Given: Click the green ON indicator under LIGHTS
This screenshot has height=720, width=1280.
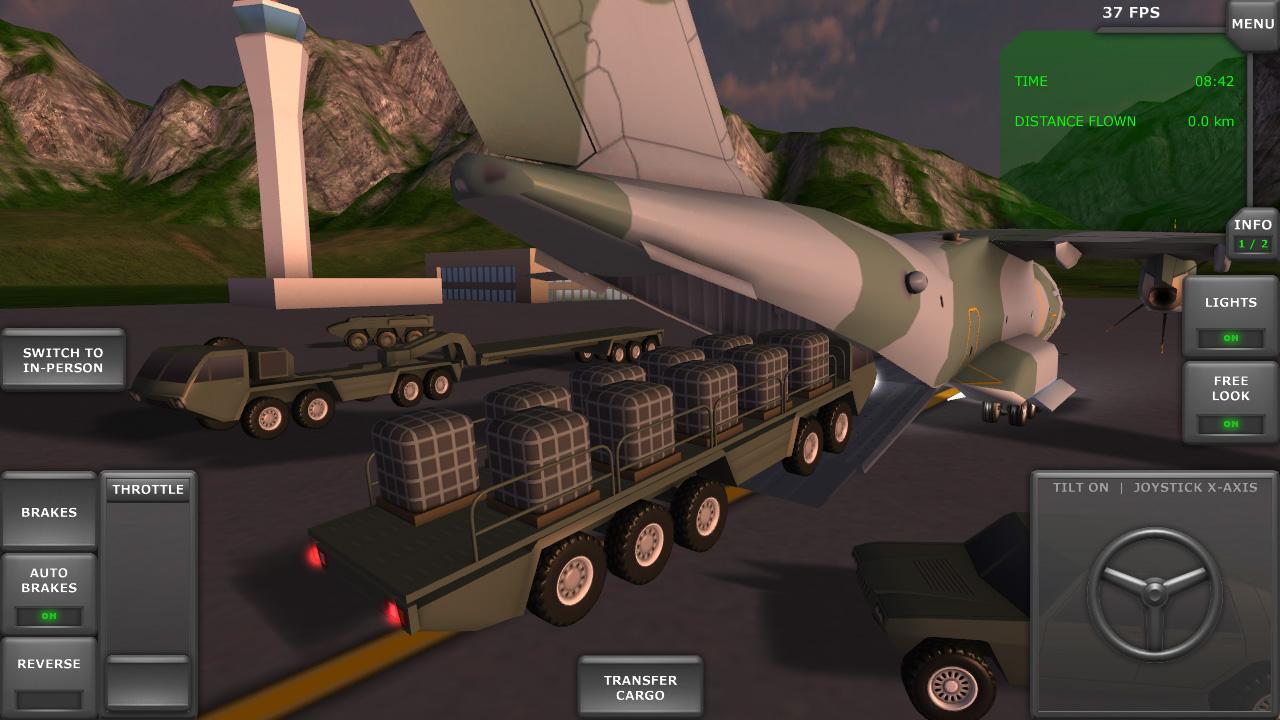Looking at the screenshot, I should (x=1231, y=338).
